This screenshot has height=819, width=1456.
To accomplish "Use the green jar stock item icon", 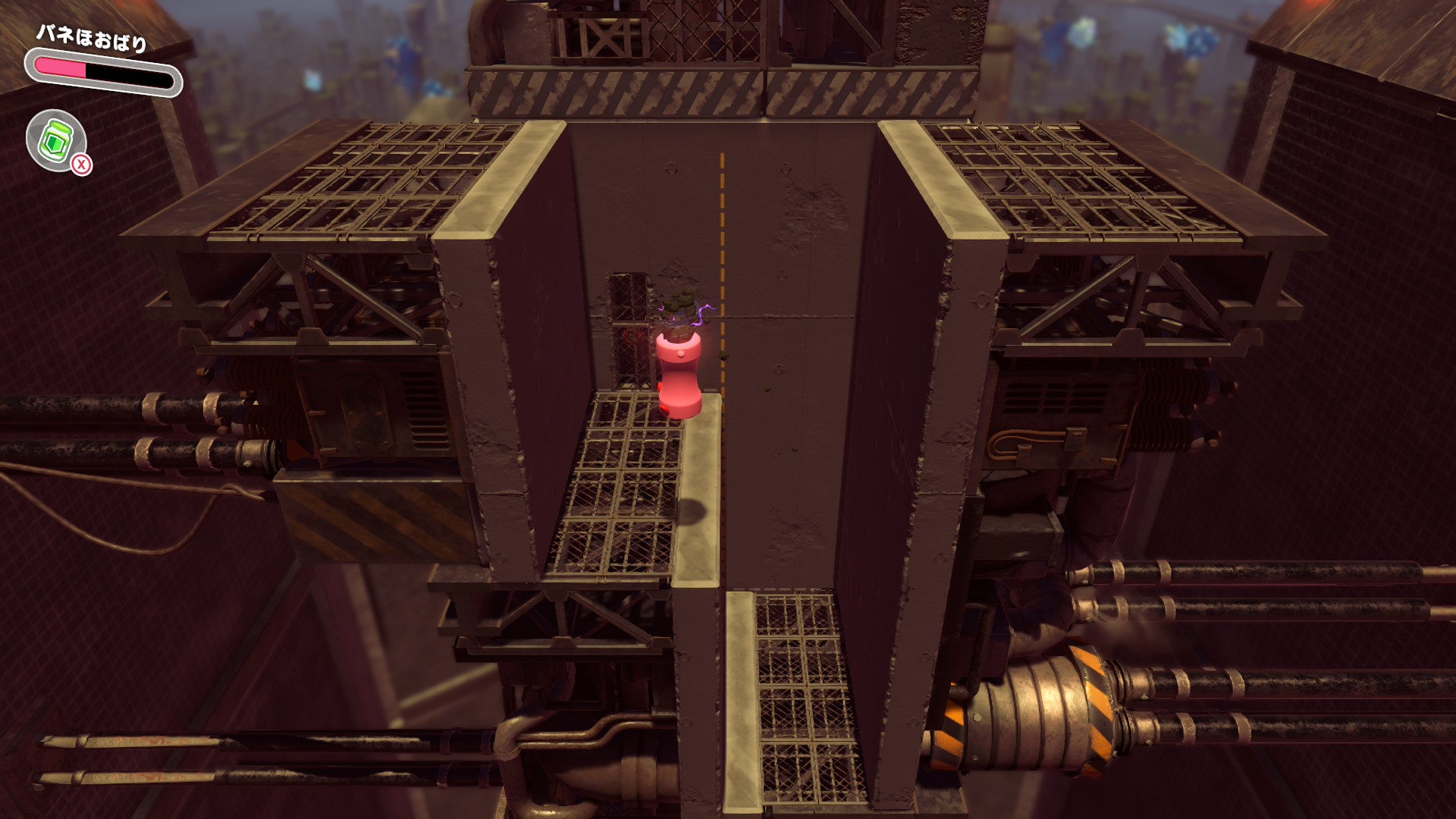I will 56,140.
